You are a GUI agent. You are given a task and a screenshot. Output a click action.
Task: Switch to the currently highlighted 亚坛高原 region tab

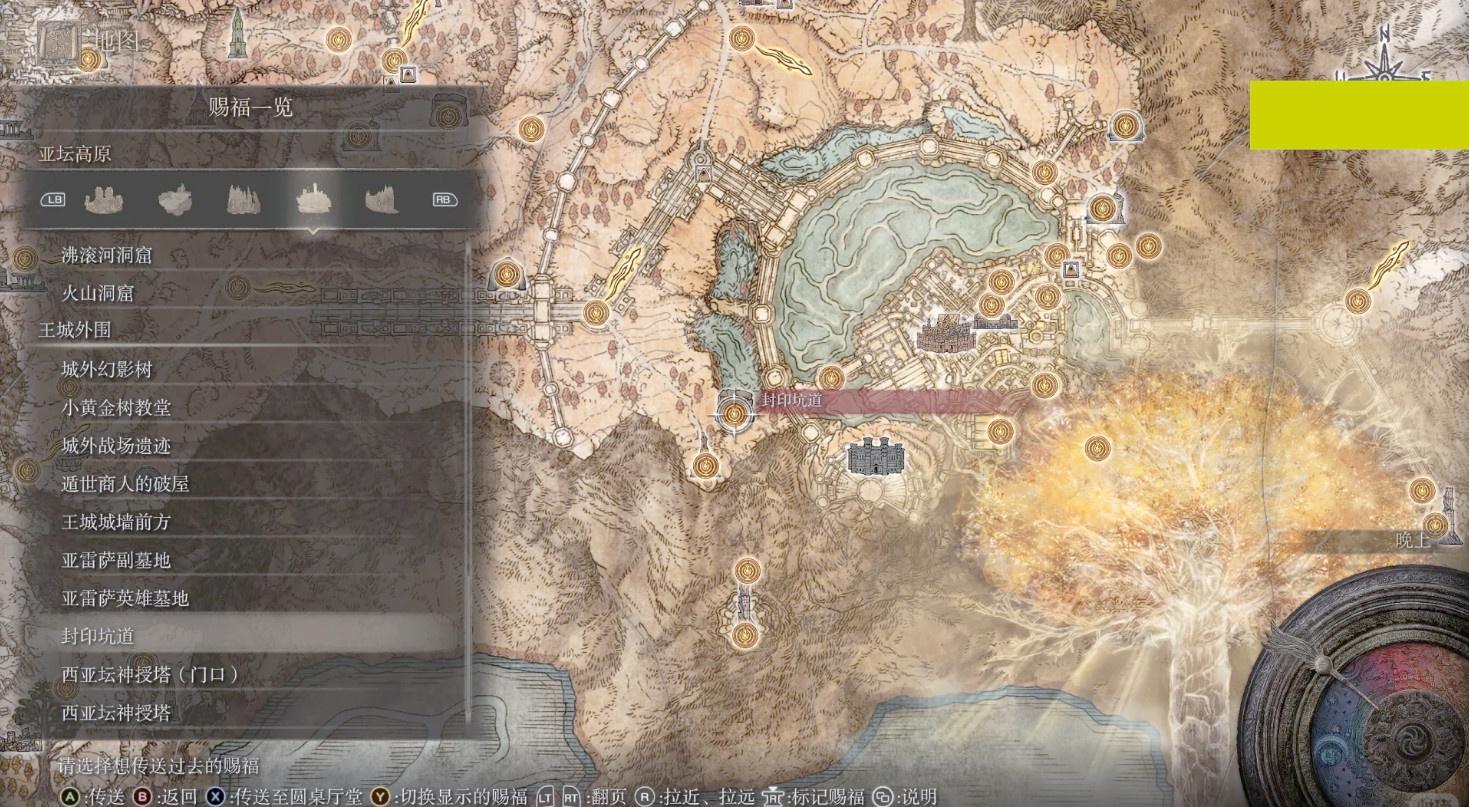click(x=314, y=199)
